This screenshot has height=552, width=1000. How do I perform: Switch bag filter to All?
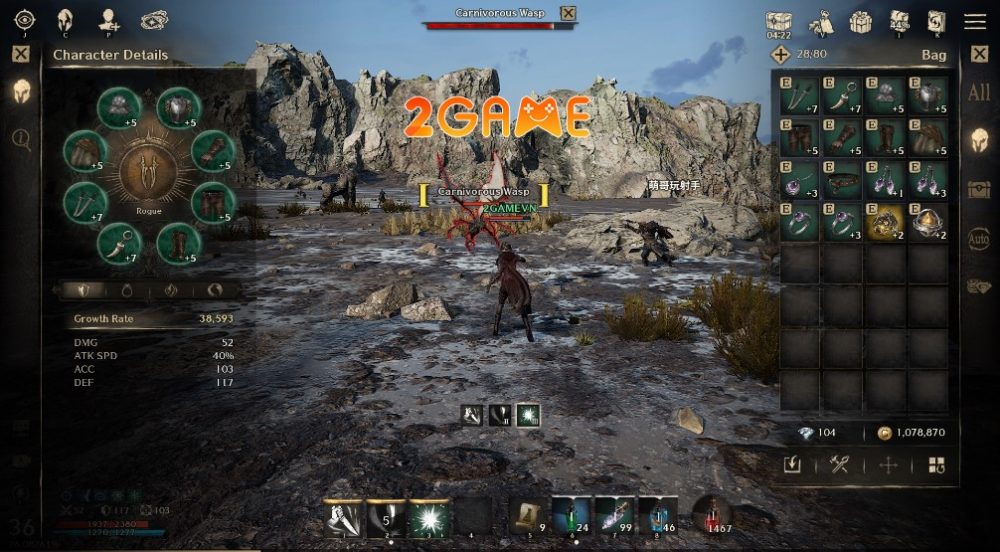point(979,93)
